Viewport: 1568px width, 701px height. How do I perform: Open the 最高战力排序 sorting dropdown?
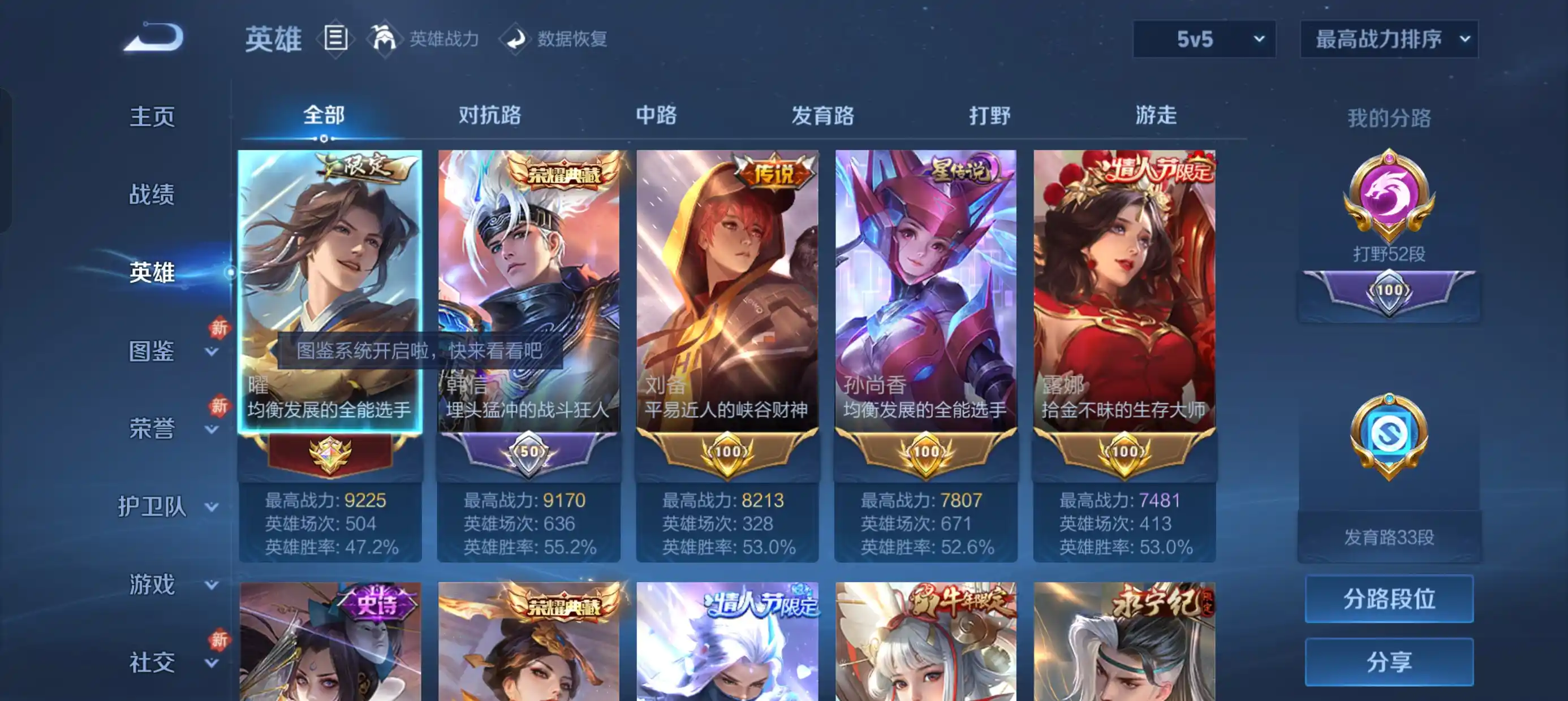coord(1389,39)
